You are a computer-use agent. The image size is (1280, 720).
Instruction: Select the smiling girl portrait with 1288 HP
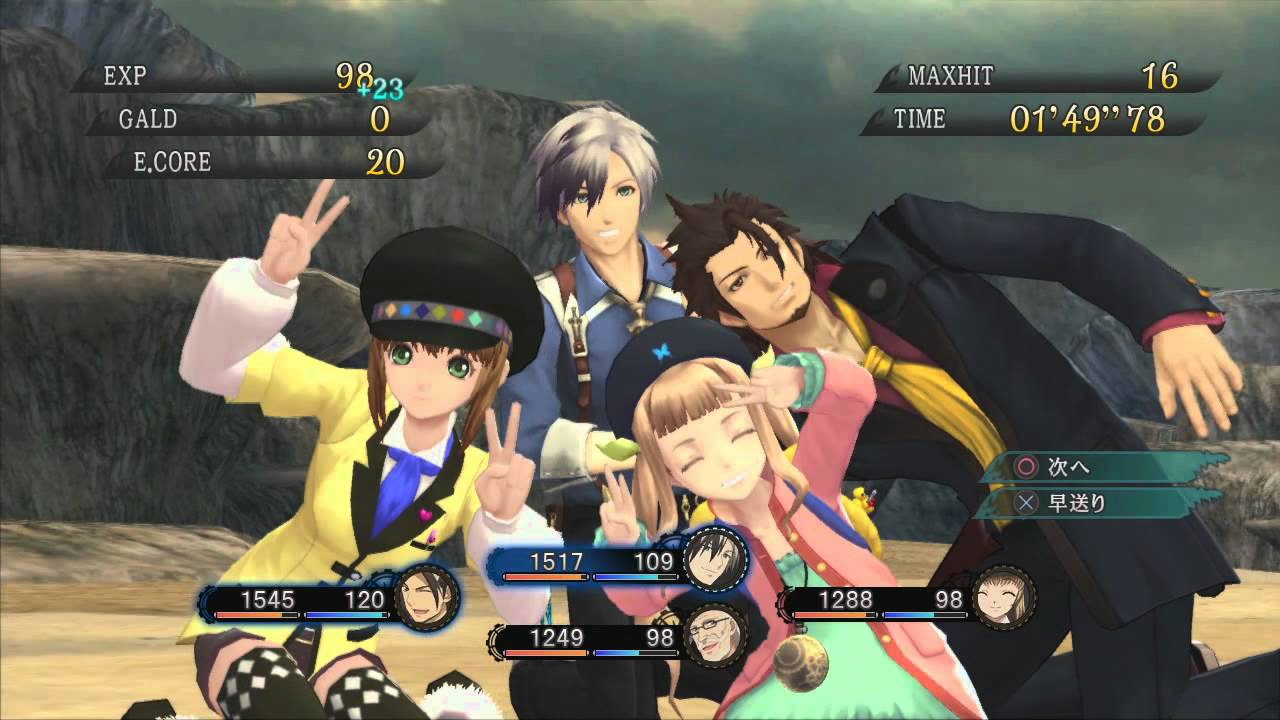1004,599
